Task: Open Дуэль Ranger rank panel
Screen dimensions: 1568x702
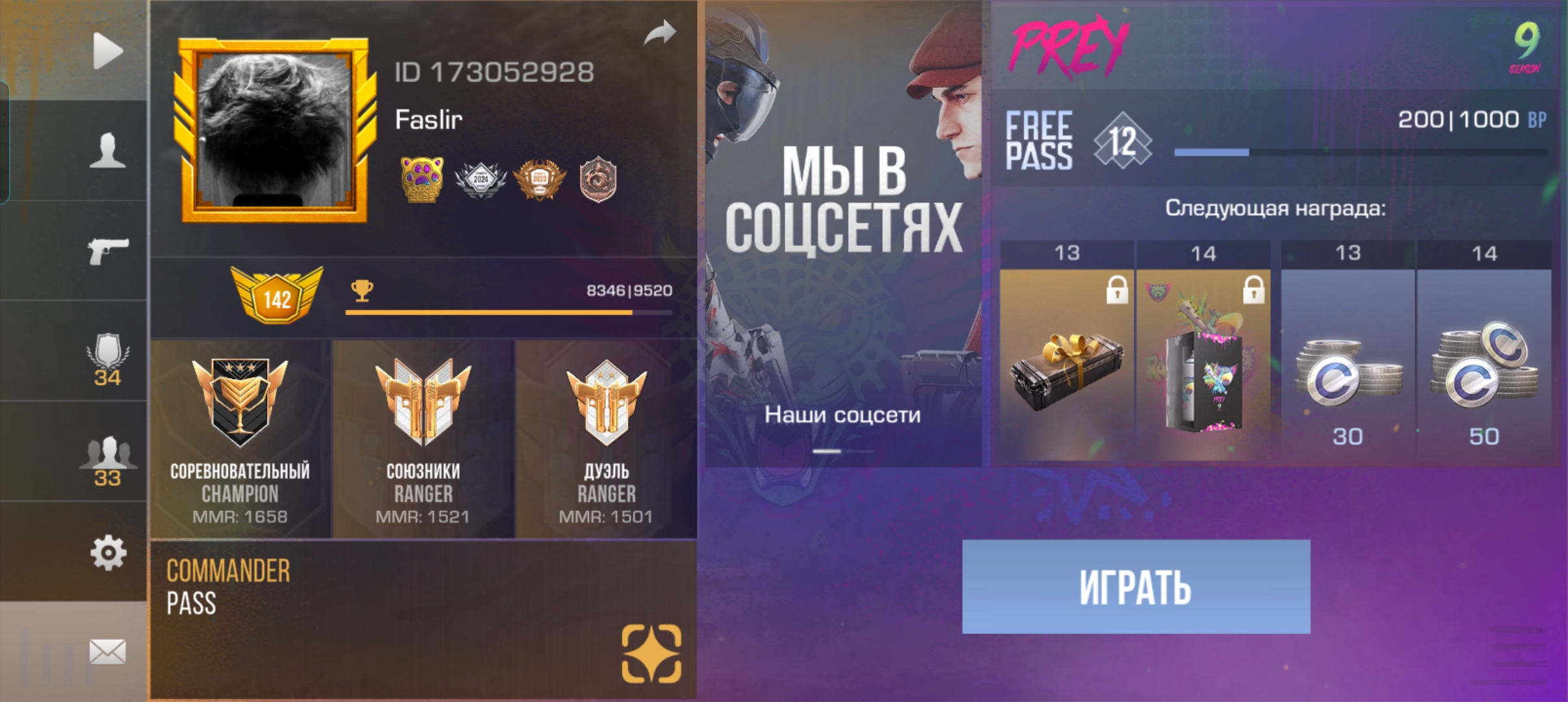Action: (606, 440)
